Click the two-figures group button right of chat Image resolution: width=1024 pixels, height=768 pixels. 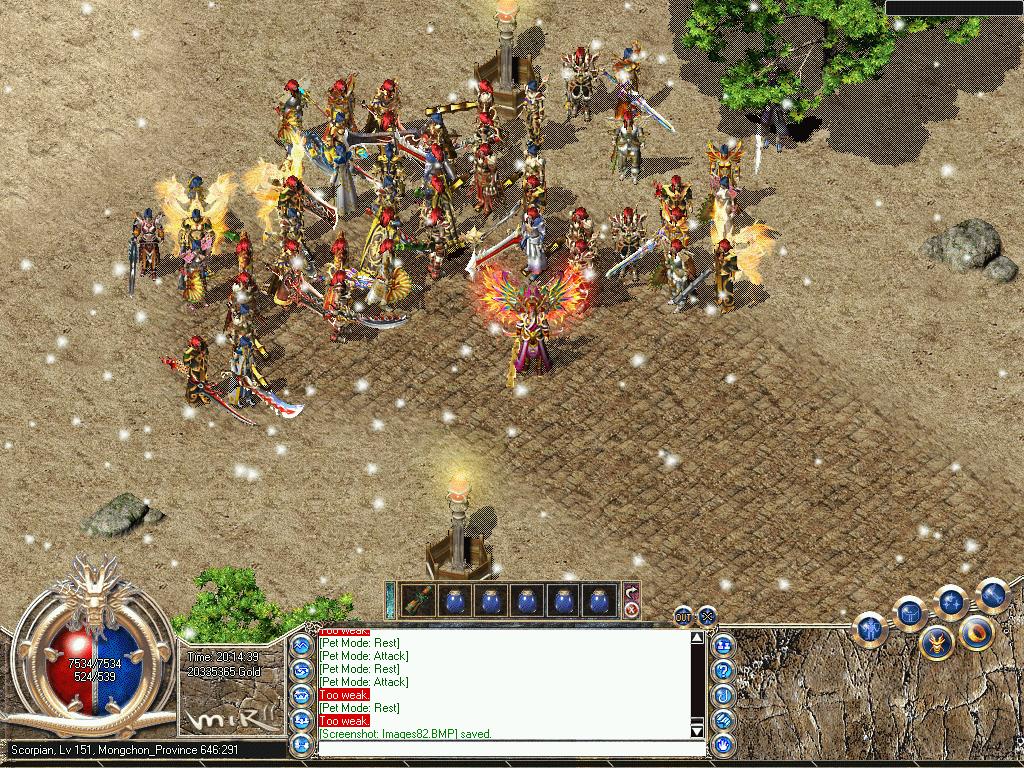(x=722, y=645)
